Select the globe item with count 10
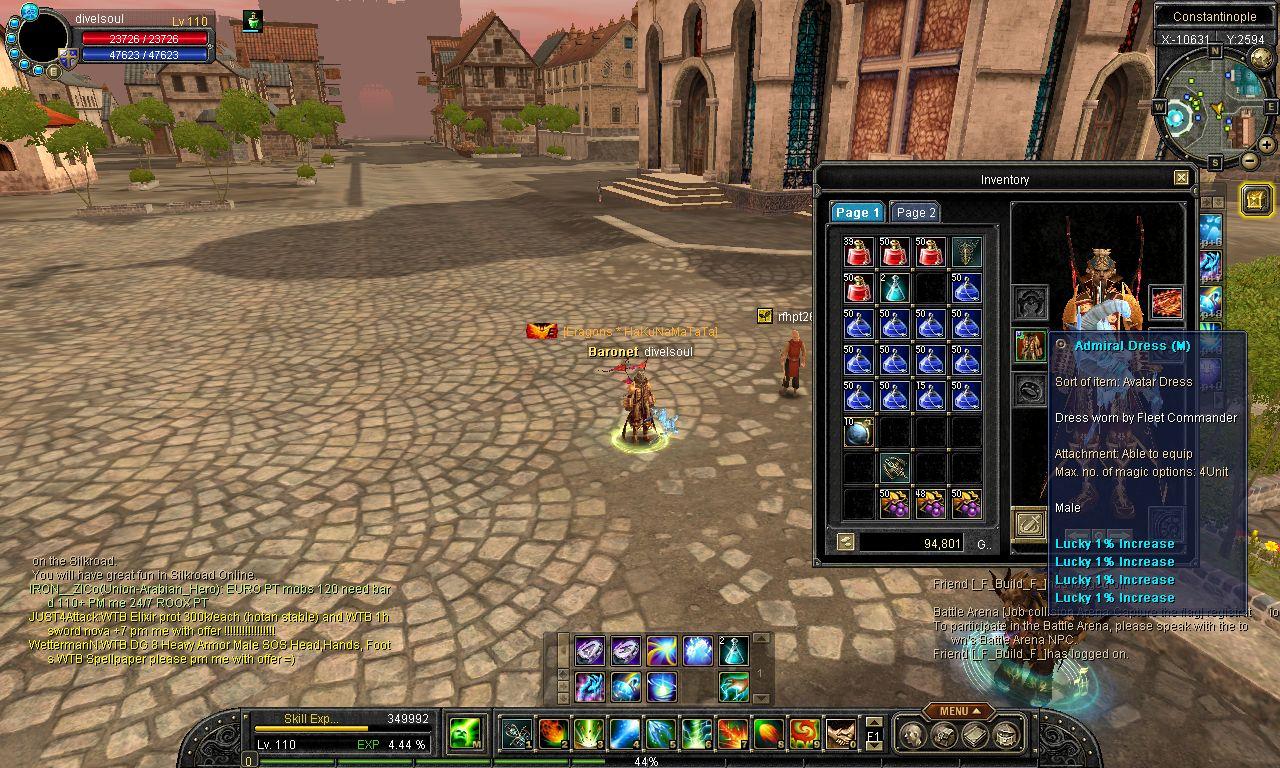Screen dimensions: 1280x768 pos(857,432)
